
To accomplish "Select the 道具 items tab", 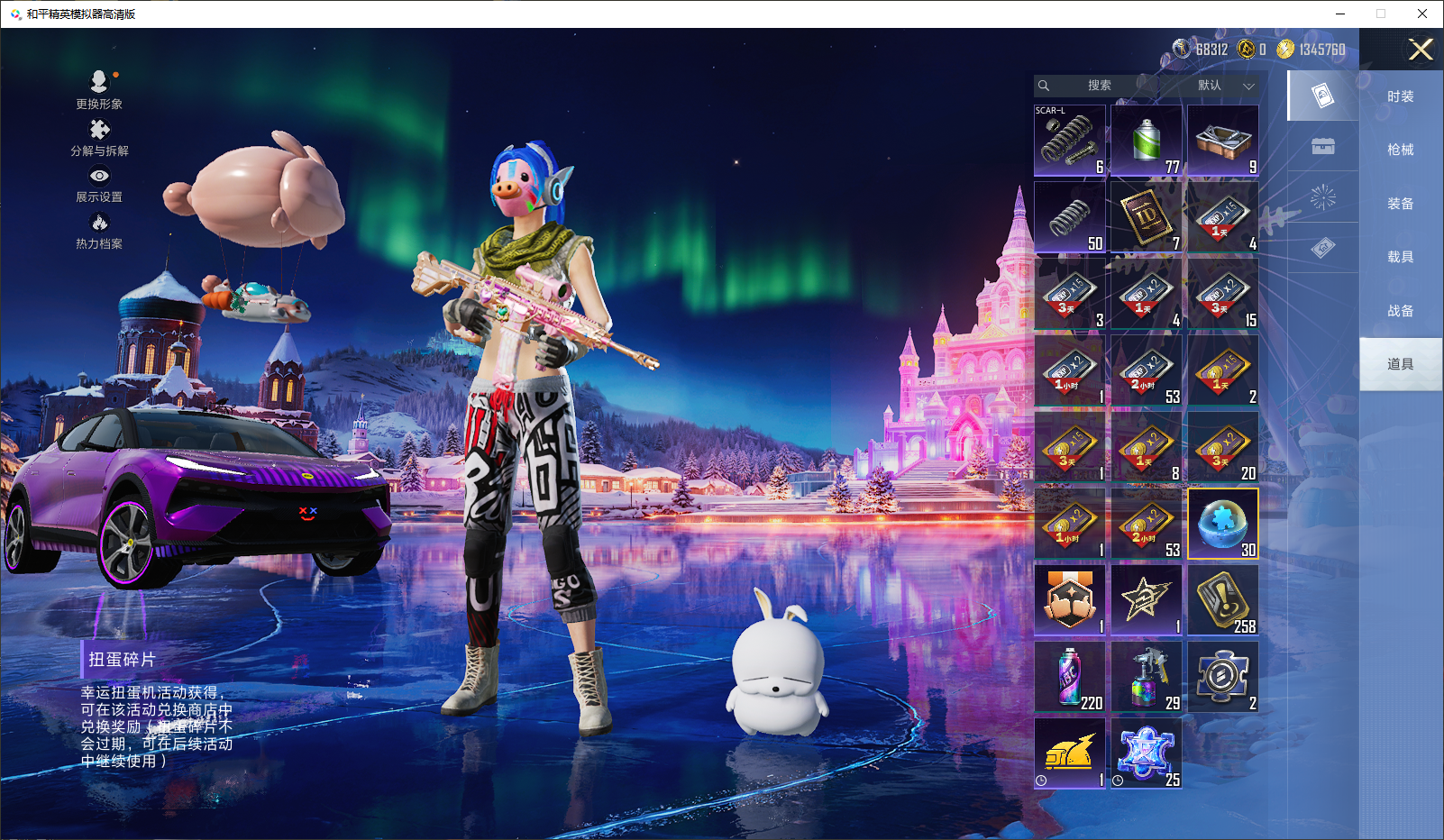I will click(x=1400, y=364).
